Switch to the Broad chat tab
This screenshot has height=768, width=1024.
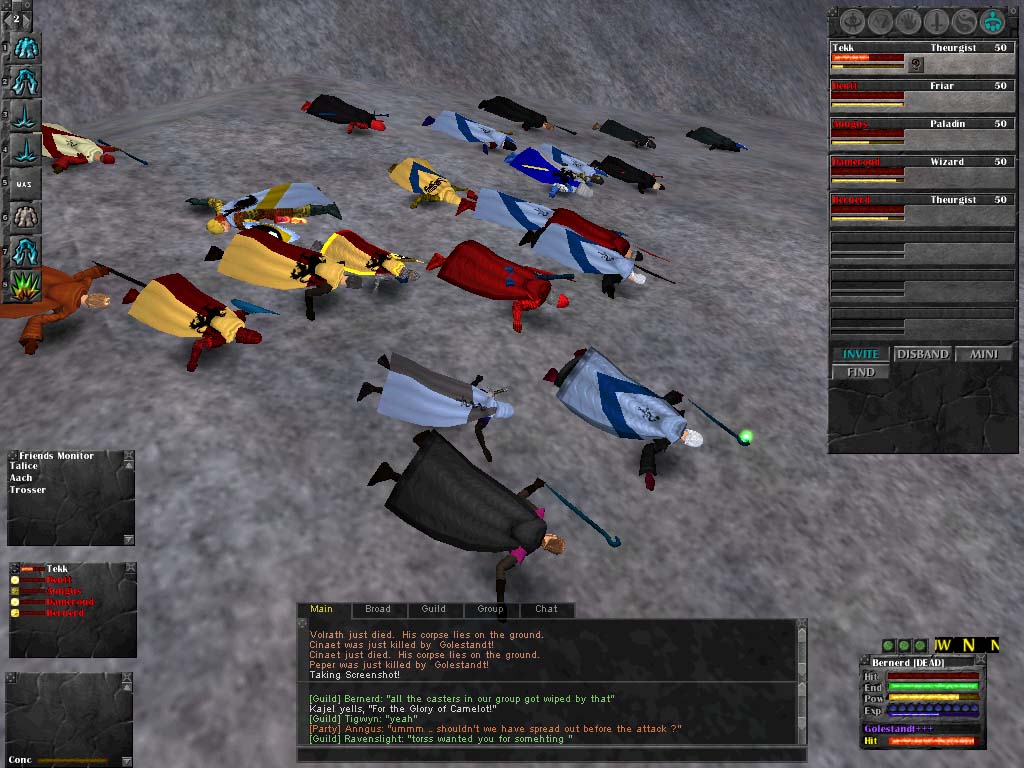pos(378,609)
